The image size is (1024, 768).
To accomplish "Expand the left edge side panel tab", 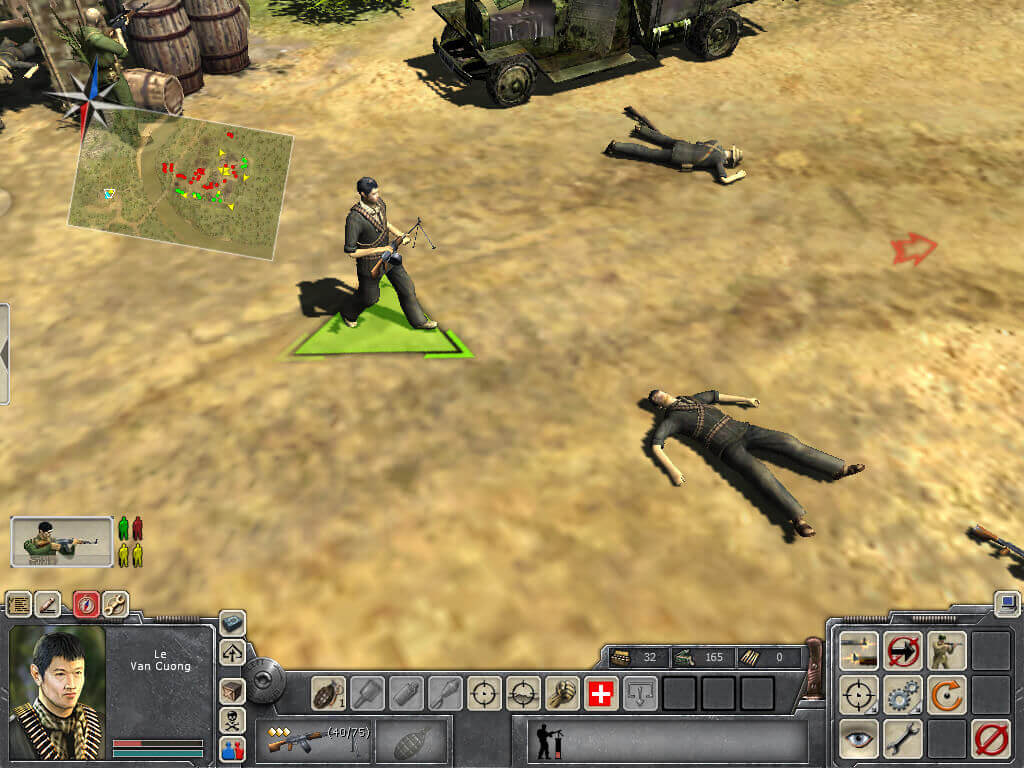I will pyautogui.click(x=4, y=354).
